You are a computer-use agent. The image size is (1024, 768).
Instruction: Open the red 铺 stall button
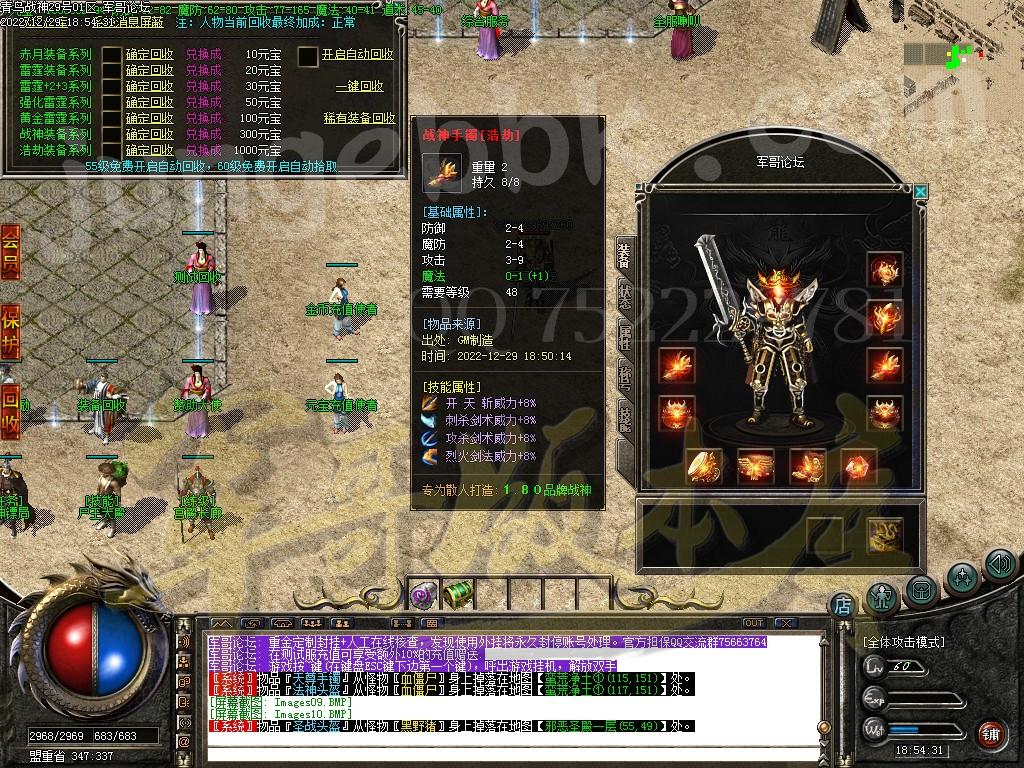pos(990,734)
